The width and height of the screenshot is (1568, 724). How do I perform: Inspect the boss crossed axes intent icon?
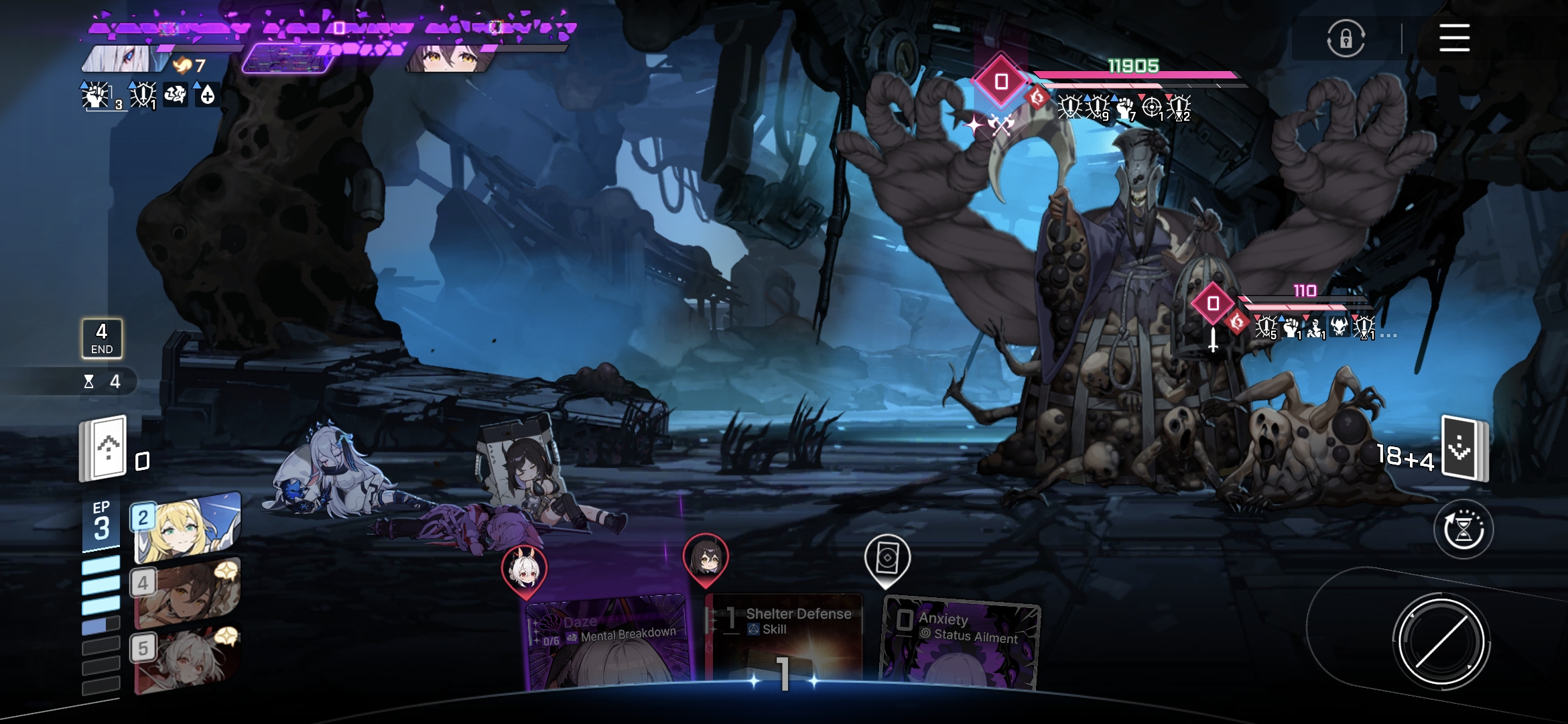tap(1001, 125)
